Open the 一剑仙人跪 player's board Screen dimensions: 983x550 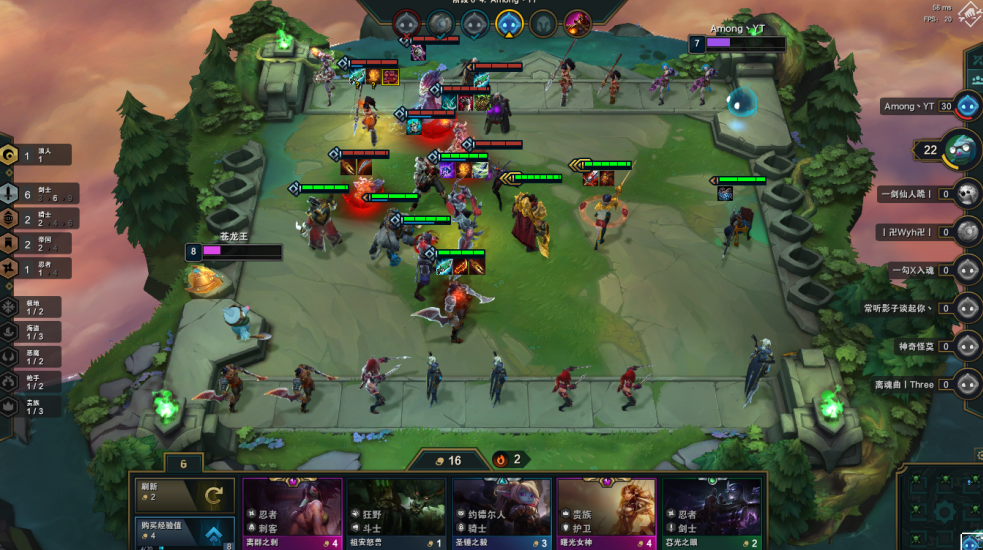click(966, 194)
